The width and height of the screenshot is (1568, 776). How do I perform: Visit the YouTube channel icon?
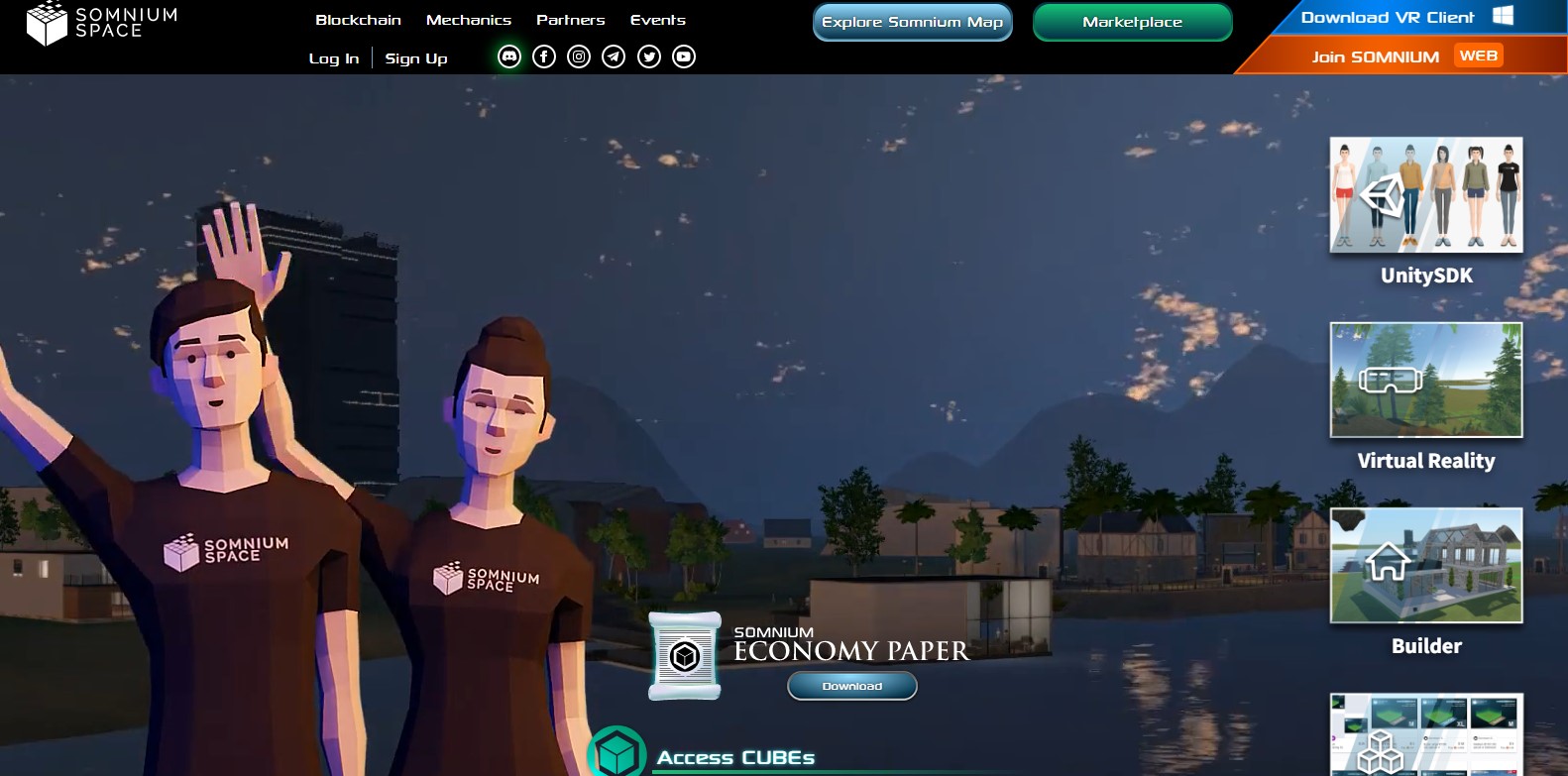684,56
